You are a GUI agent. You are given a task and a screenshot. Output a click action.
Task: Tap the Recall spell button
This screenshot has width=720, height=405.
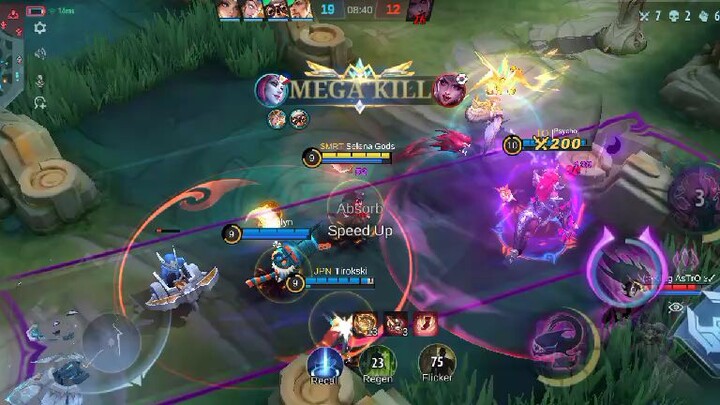[x=325, y=364]
